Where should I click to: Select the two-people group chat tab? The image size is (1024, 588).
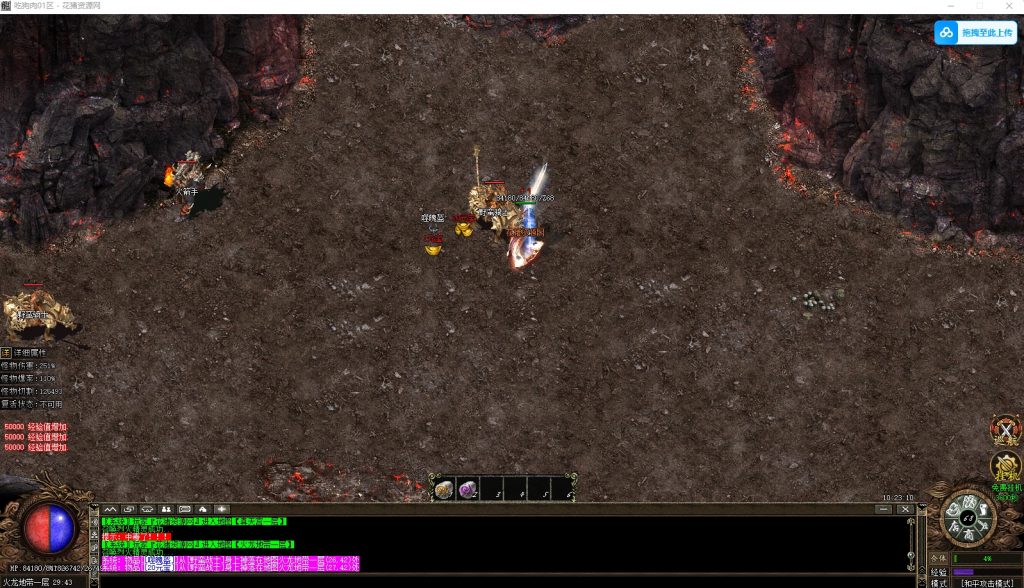click(x=167, y=509)
